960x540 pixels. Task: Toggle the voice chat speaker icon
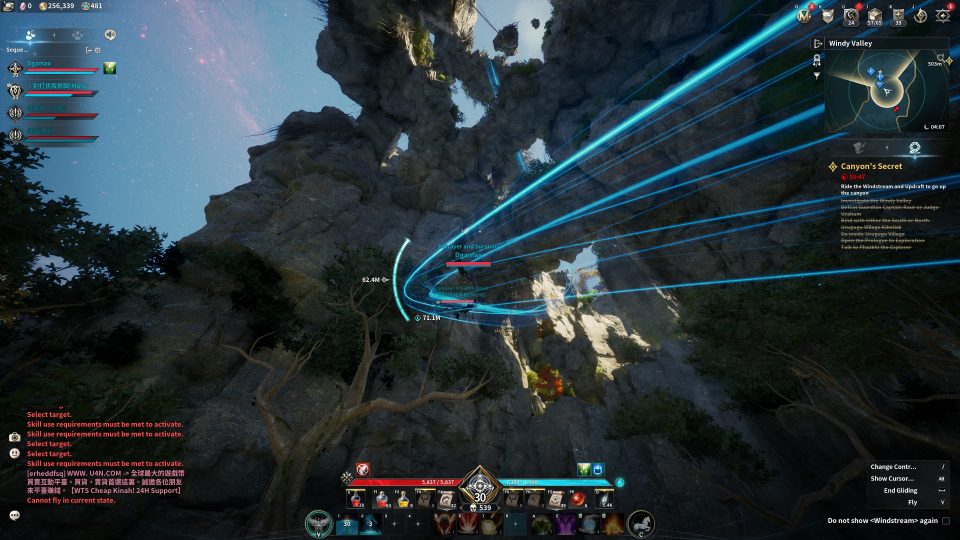109,34
